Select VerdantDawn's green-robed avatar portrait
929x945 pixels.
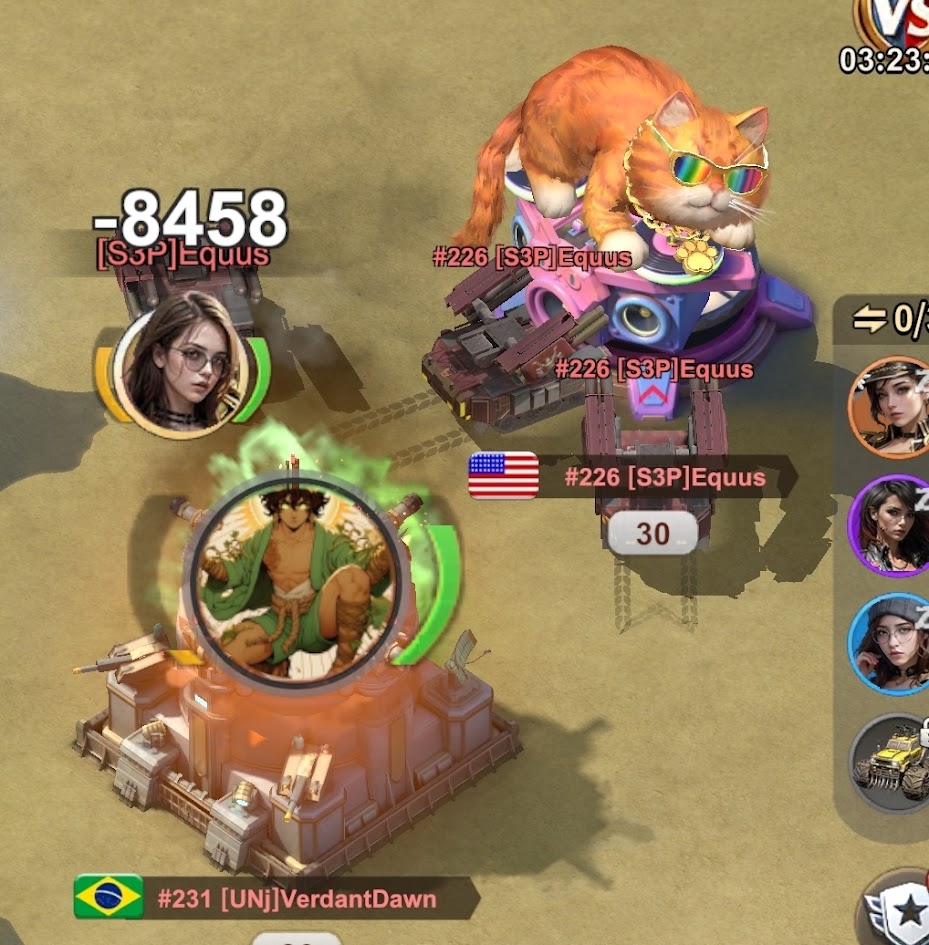click(295, 581)
